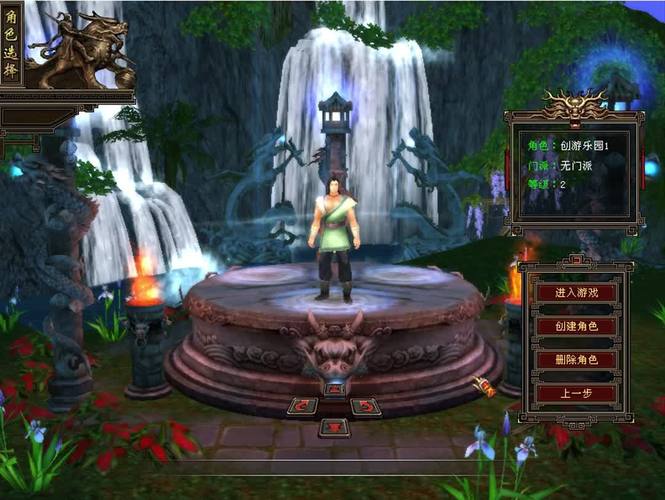Viewport: 665px width, 500px height.
Task: Click the down arrow tile below the pedestal
Action: pyautogui.click(x=335, y=427)
